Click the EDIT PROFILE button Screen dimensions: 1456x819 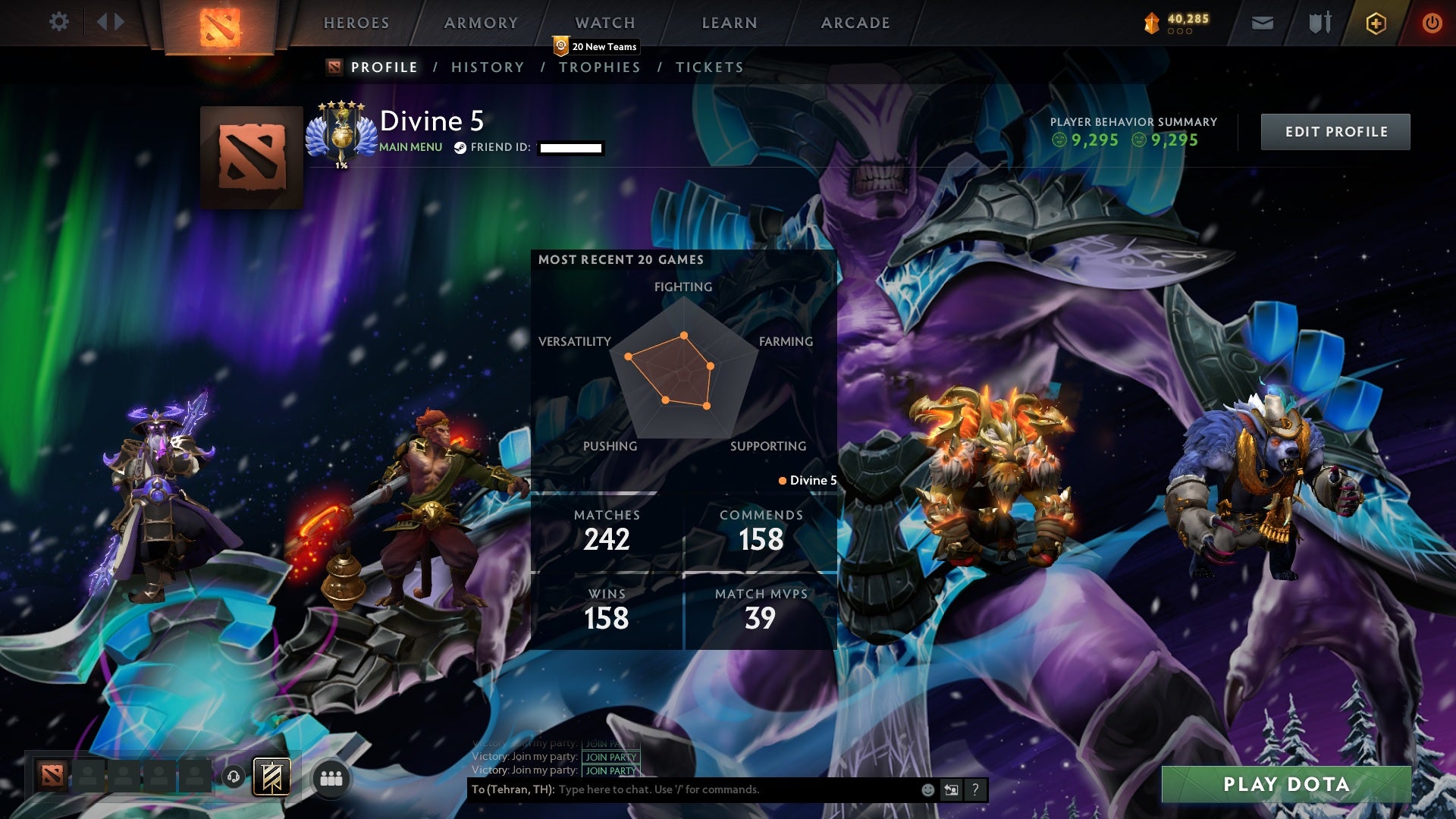(x=1335, y=130)
